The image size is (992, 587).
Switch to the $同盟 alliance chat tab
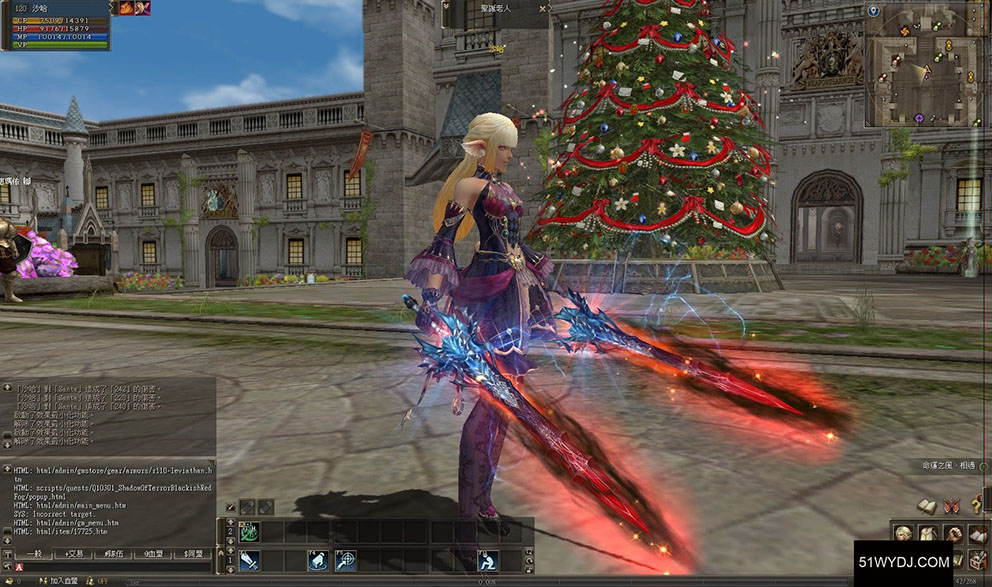point(190,553)
